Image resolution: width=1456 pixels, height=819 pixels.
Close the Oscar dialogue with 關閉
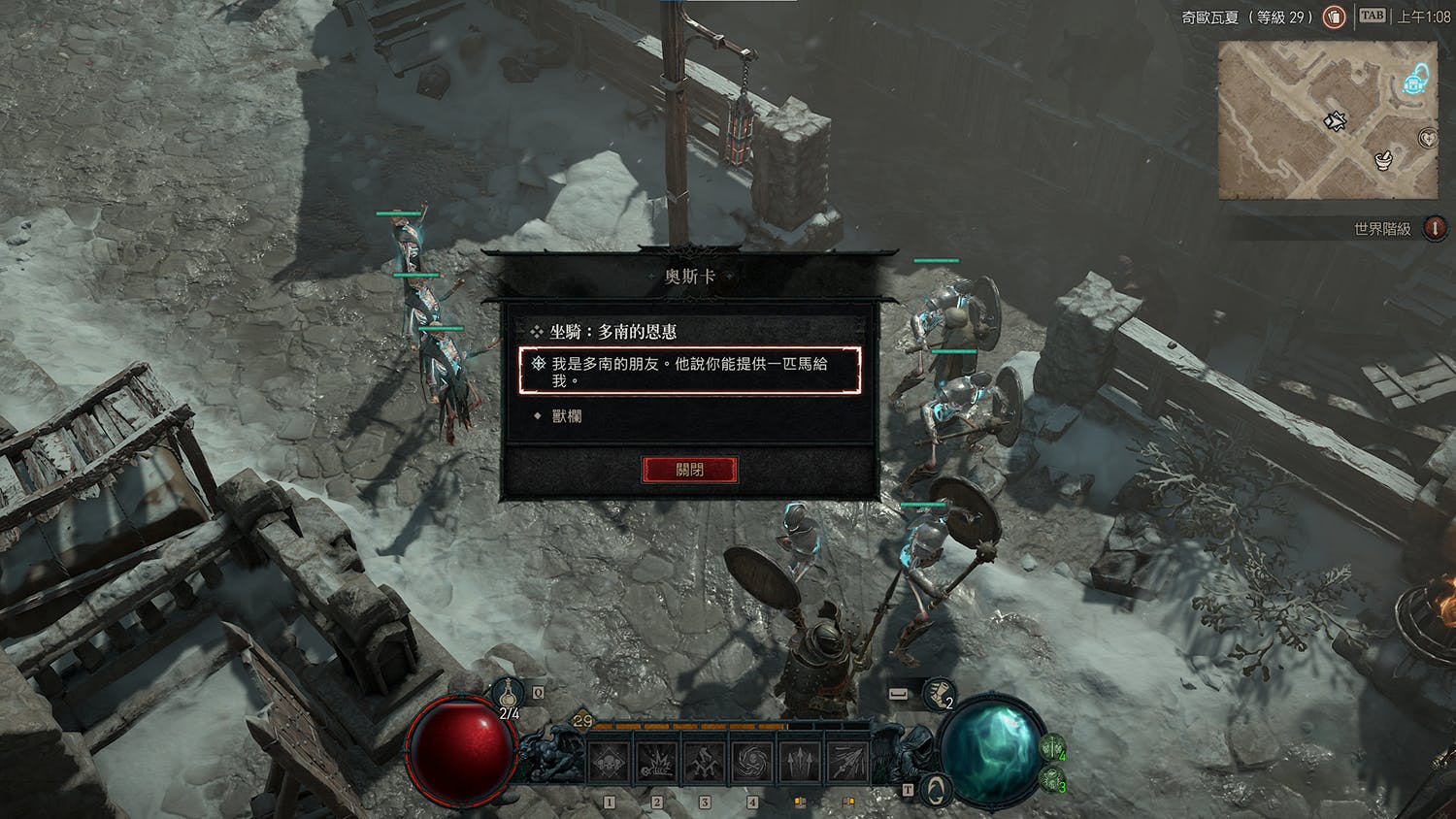pyautogui.click(x=689, y=470)
